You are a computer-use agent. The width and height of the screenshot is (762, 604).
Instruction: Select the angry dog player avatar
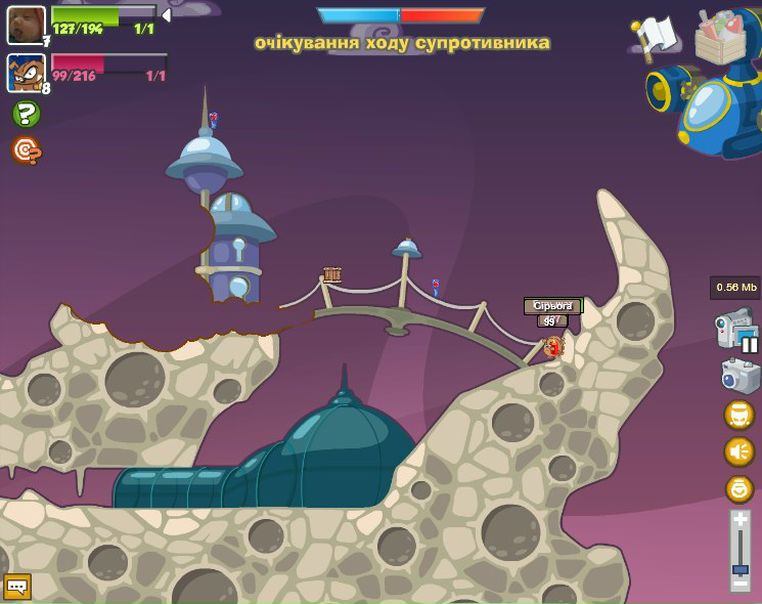(x=26, y=73)
